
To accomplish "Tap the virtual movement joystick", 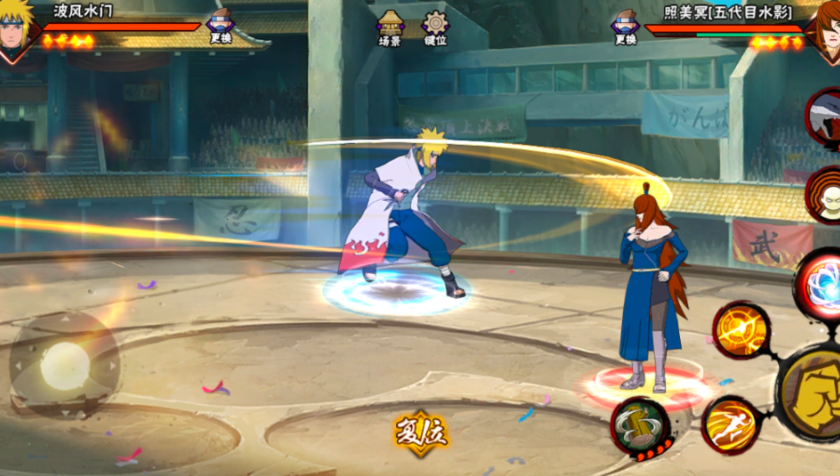I will click(65, 365).
